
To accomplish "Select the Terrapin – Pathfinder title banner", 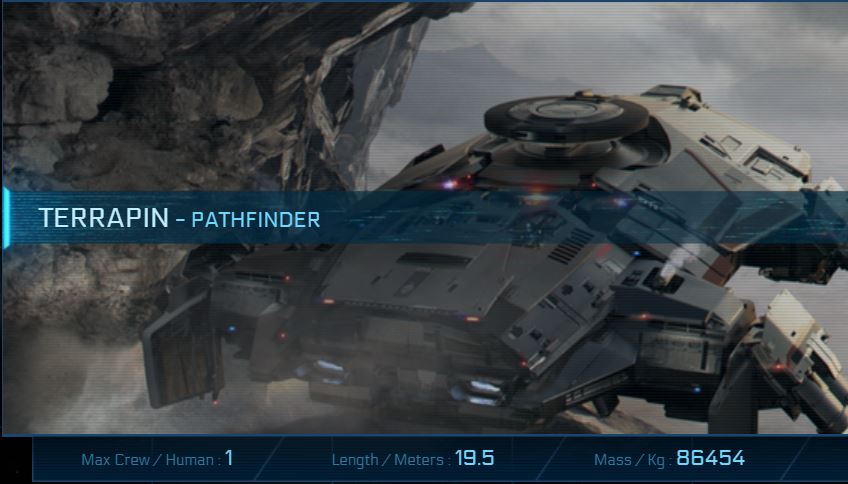I will coord(180,218).
